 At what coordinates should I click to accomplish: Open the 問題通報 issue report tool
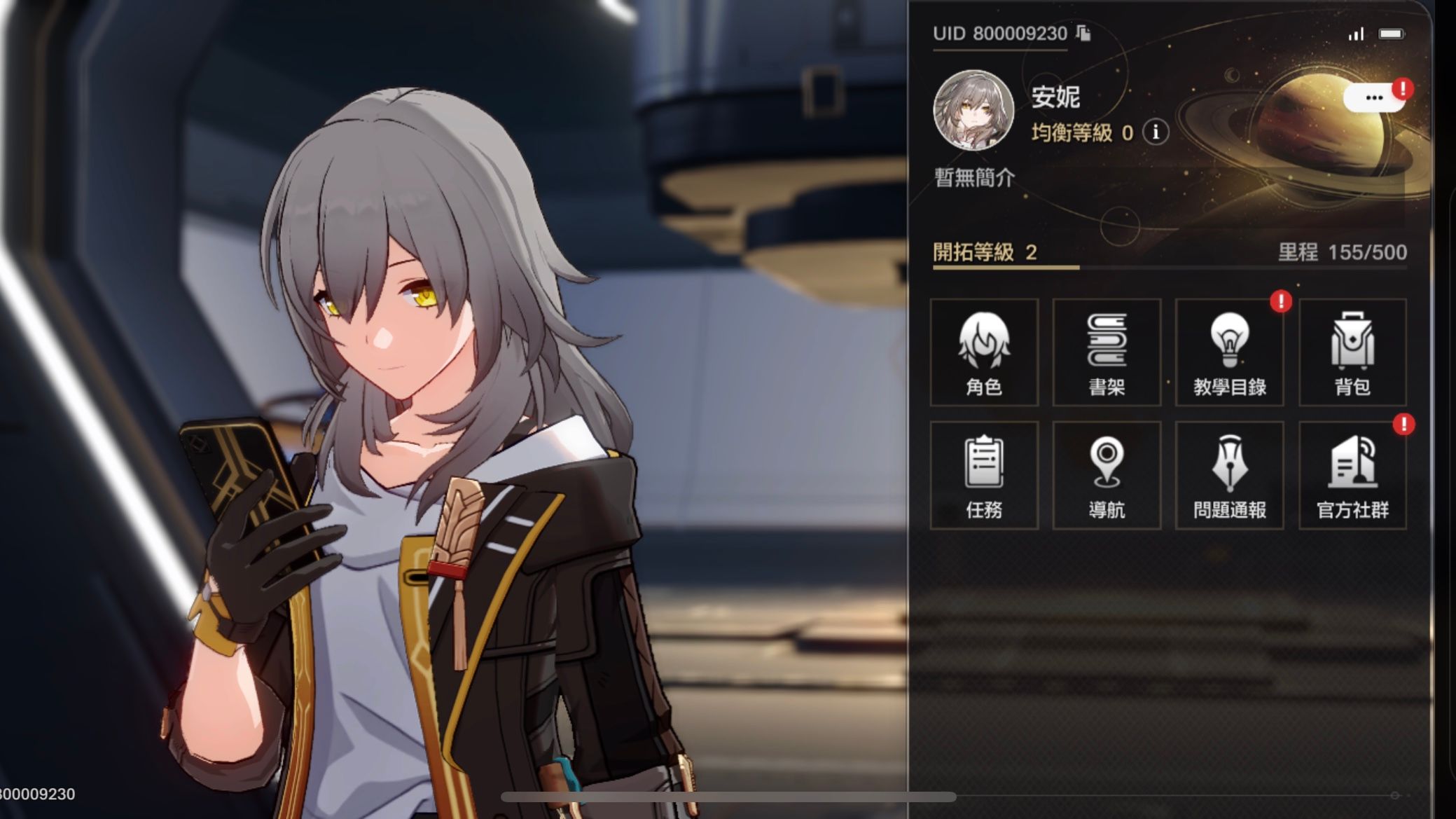pyautogui.click(x=1229, y=475)
